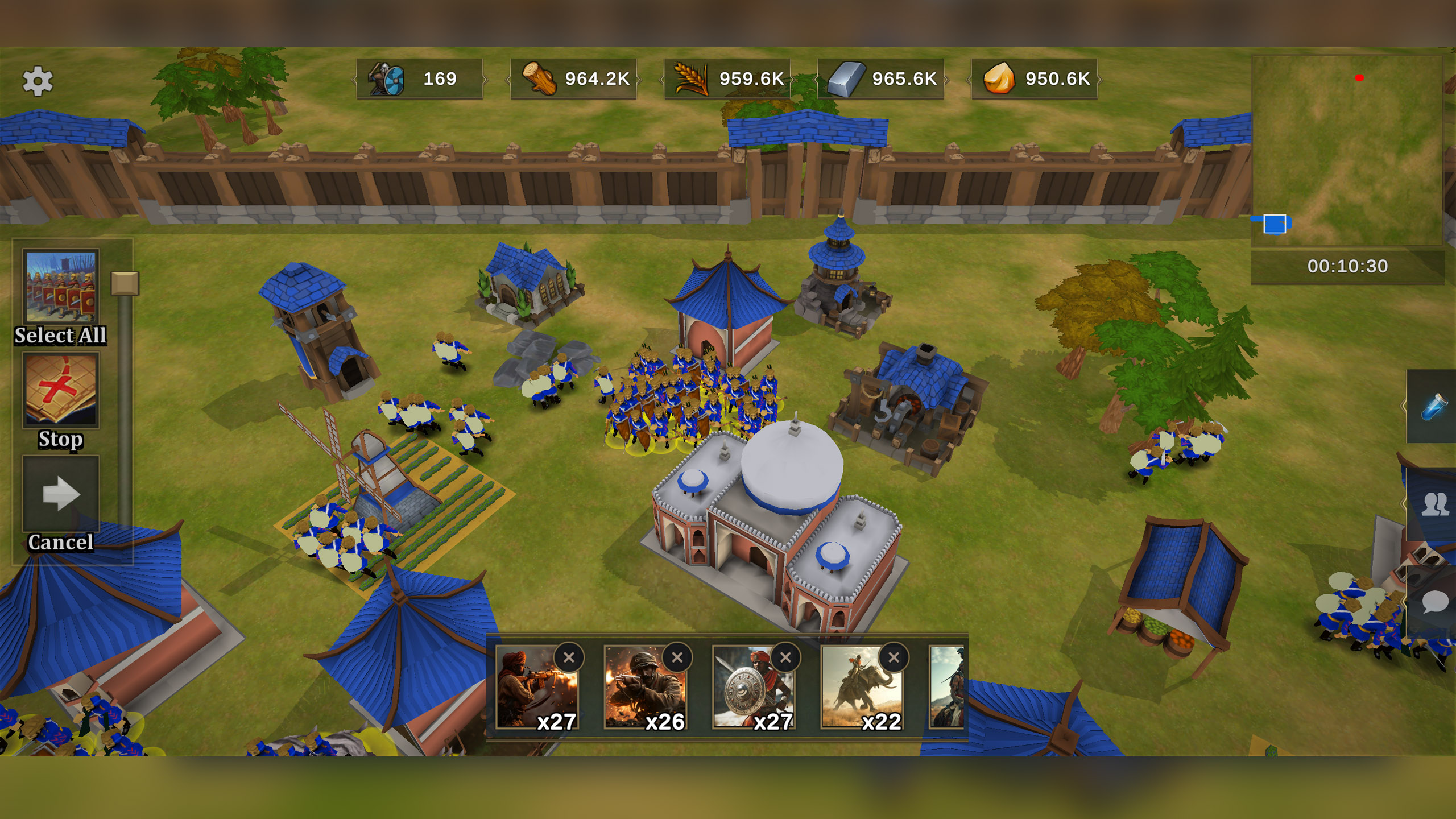
Task: Open the gold resource display
Action: tap(1000, 80)
